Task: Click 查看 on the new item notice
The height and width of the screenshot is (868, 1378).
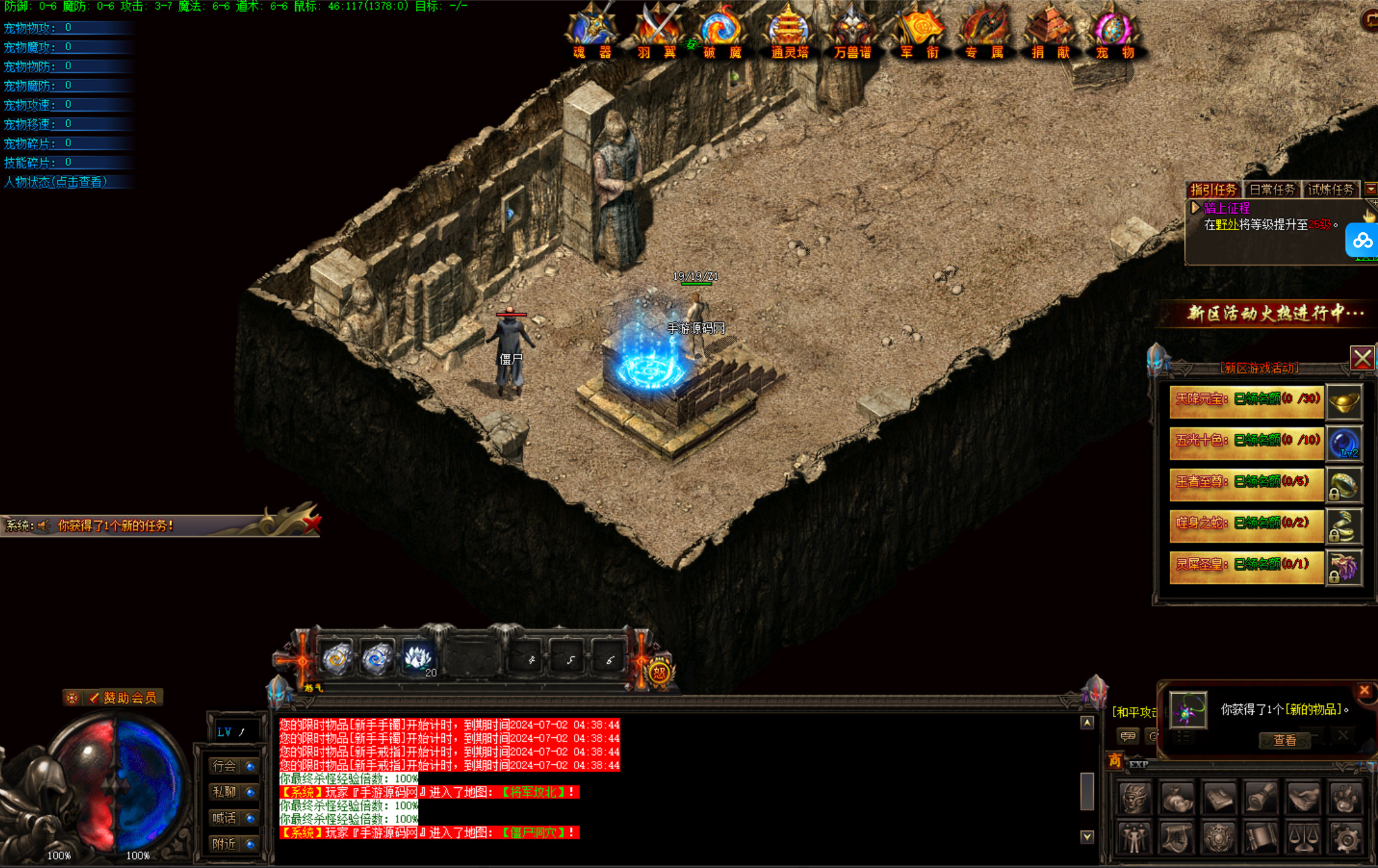Action: click(1284, 740)
